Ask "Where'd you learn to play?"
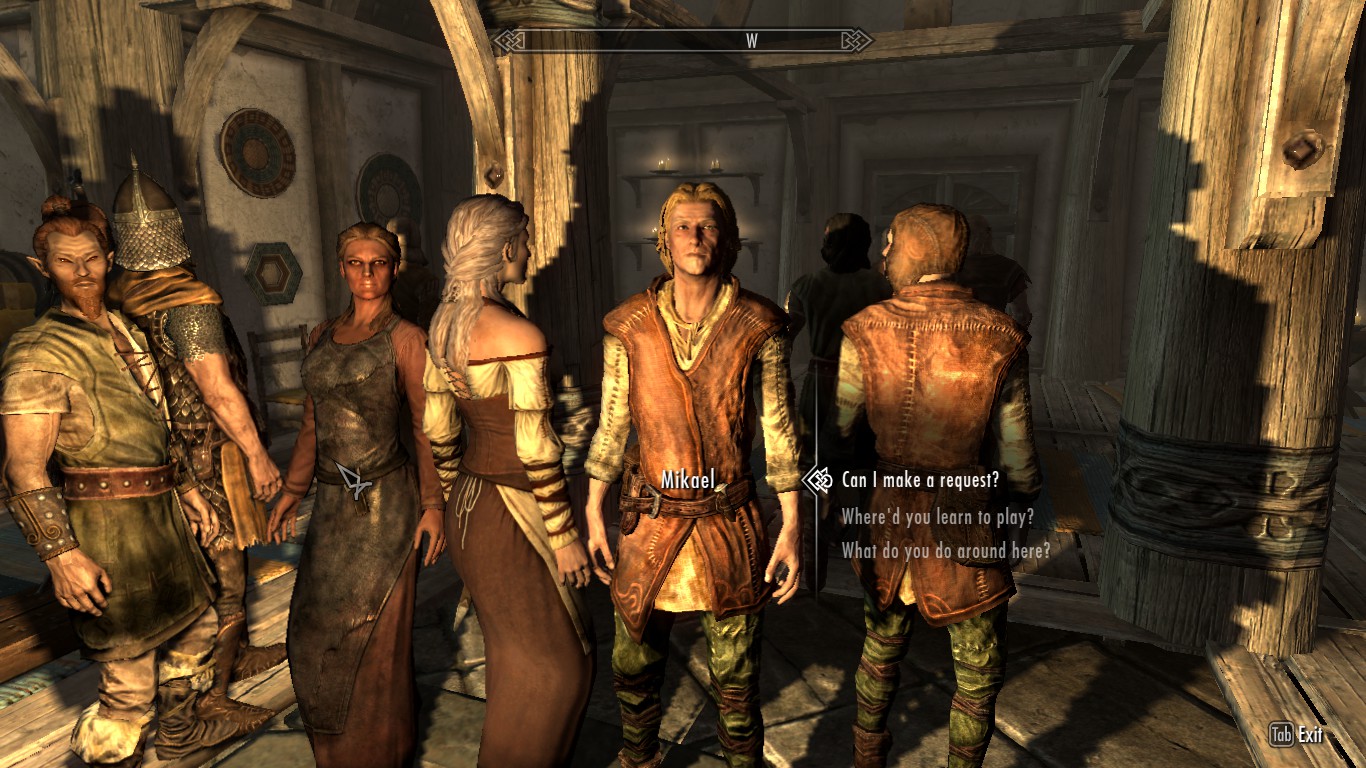Screen dimensions: 1366x768 (937, 517)
